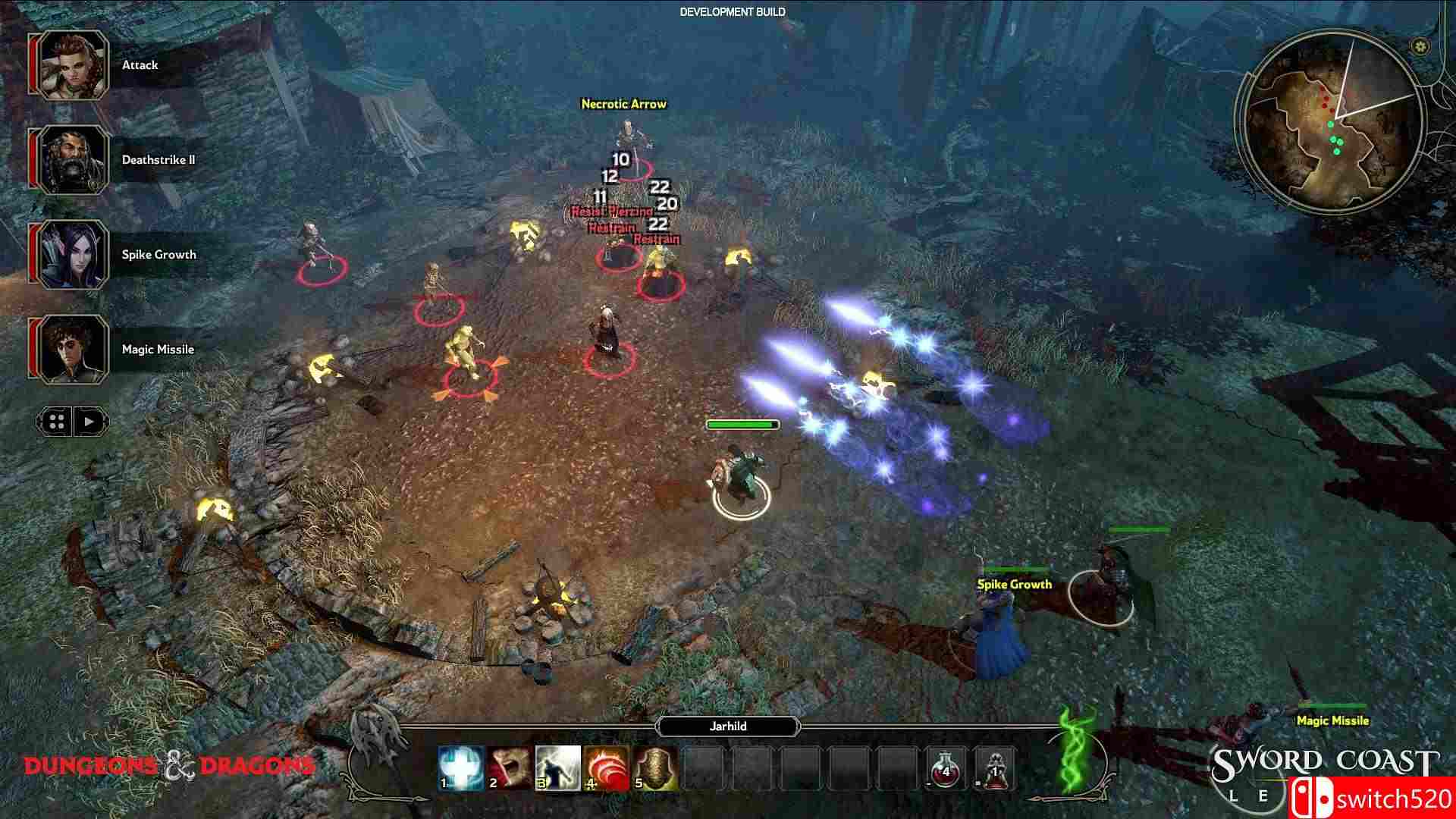Click the Magic Missile ability label
1456x819 pixels.
157,349
